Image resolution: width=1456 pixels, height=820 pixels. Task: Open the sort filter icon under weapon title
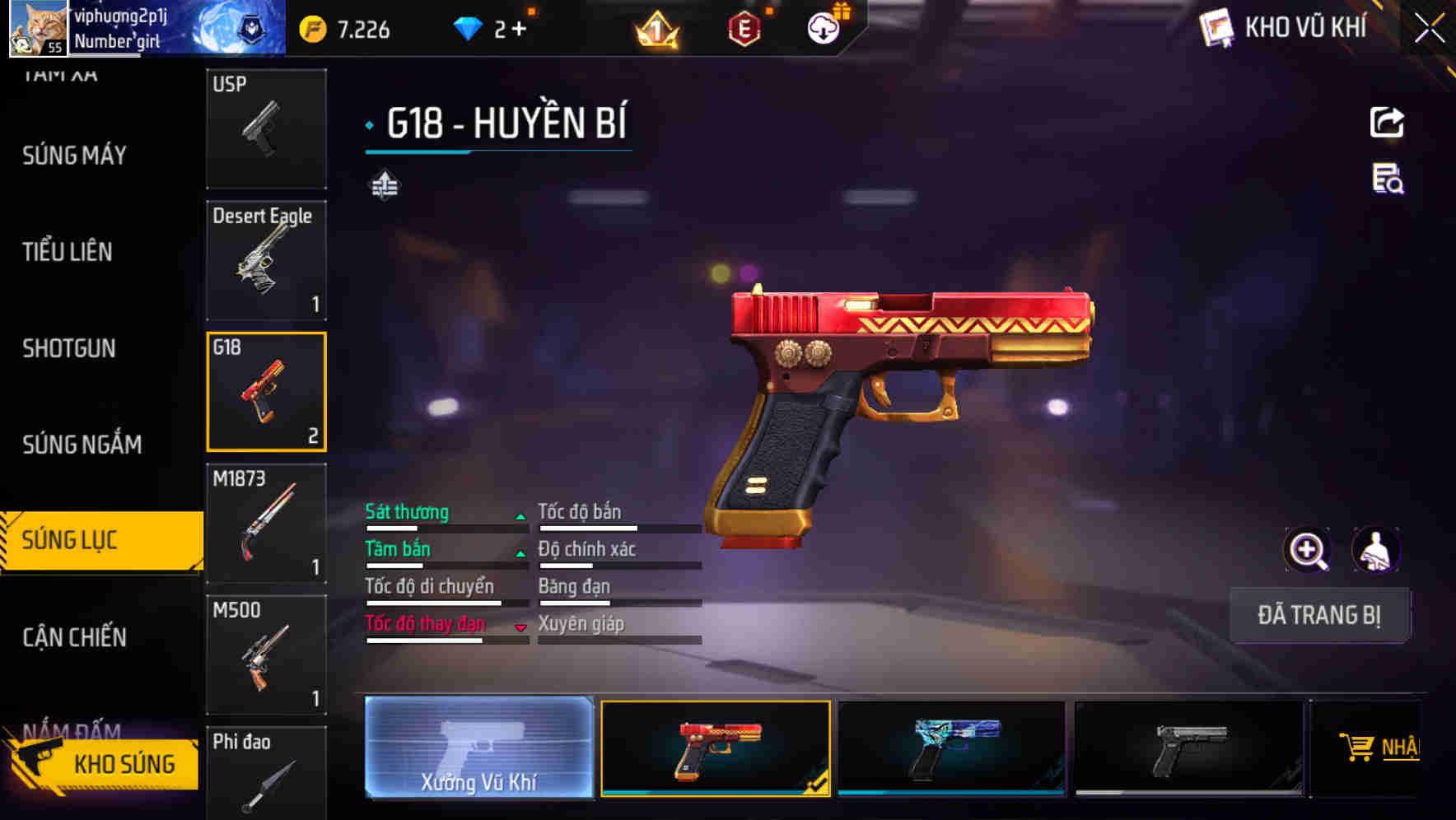[x=385, y=184]
